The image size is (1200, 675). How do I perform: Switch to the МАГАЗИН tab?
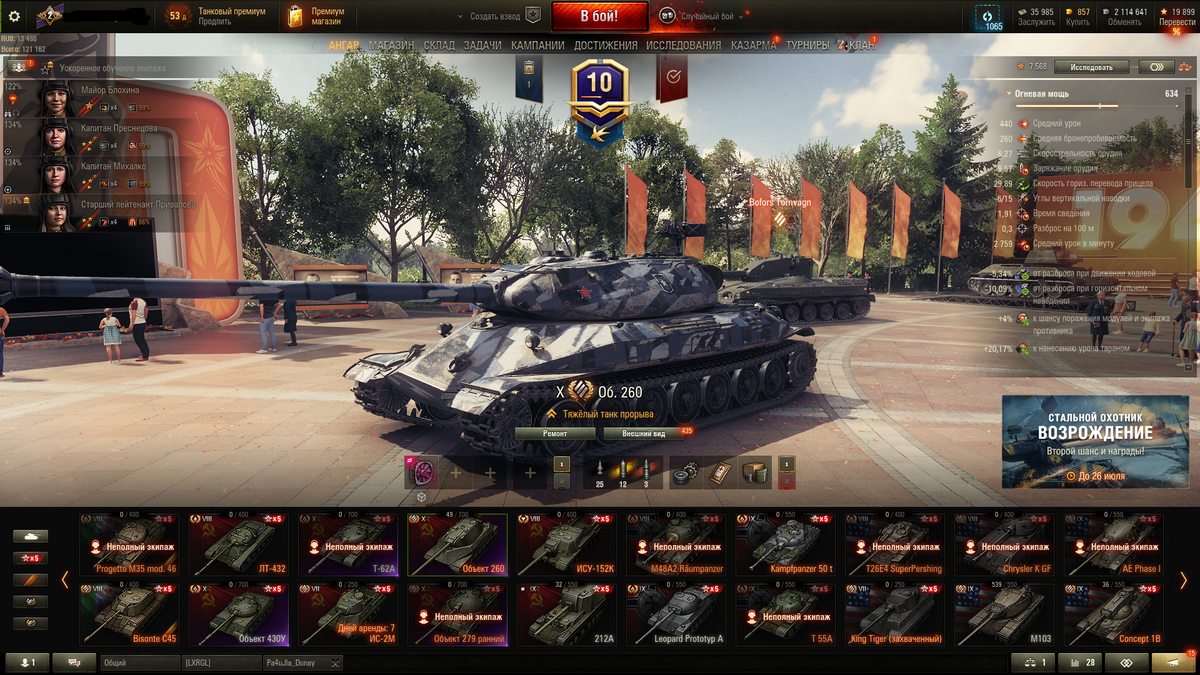391,45
